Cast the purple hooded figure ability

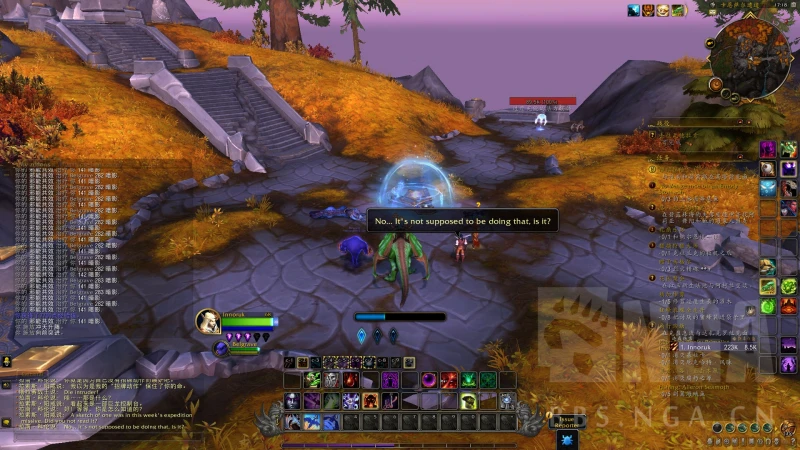[x=389, y=380]
